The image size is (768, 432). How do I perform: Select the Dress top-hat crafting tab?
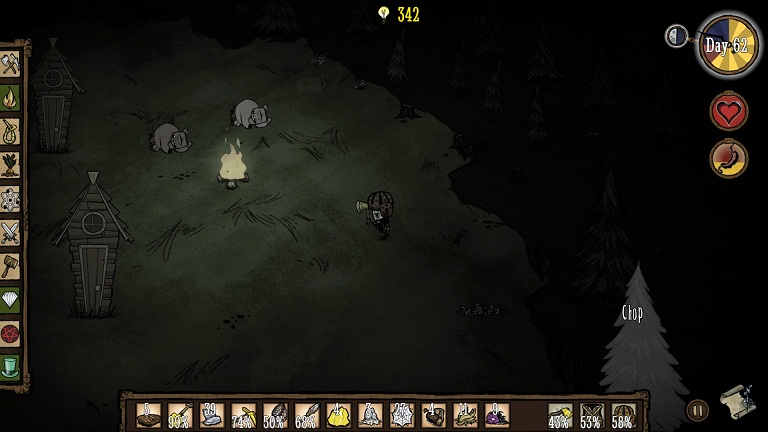(x=10, y=366)
